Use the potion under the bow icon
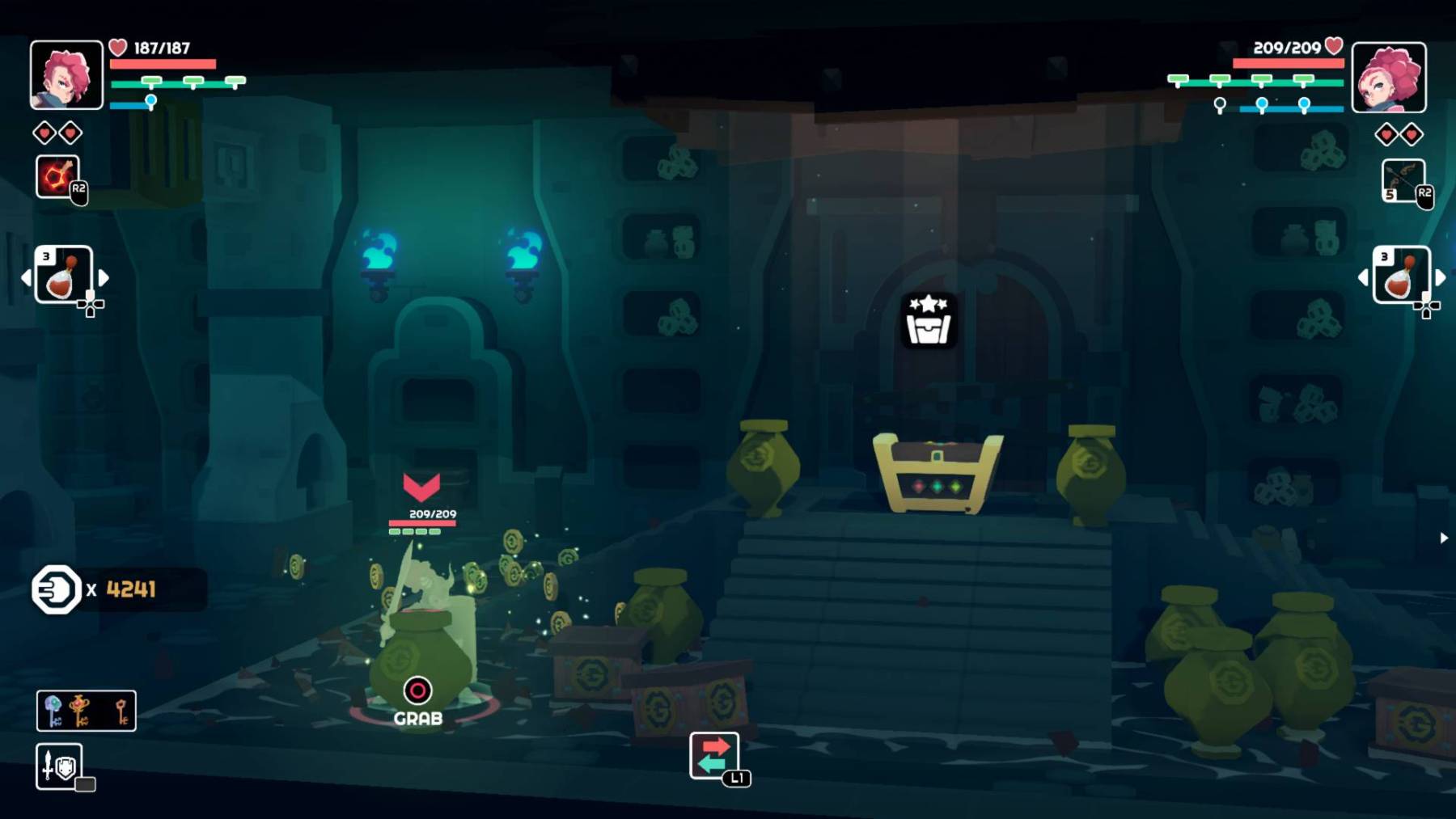Screen dimensions: 1456x819 click(x=1400, y=275)
